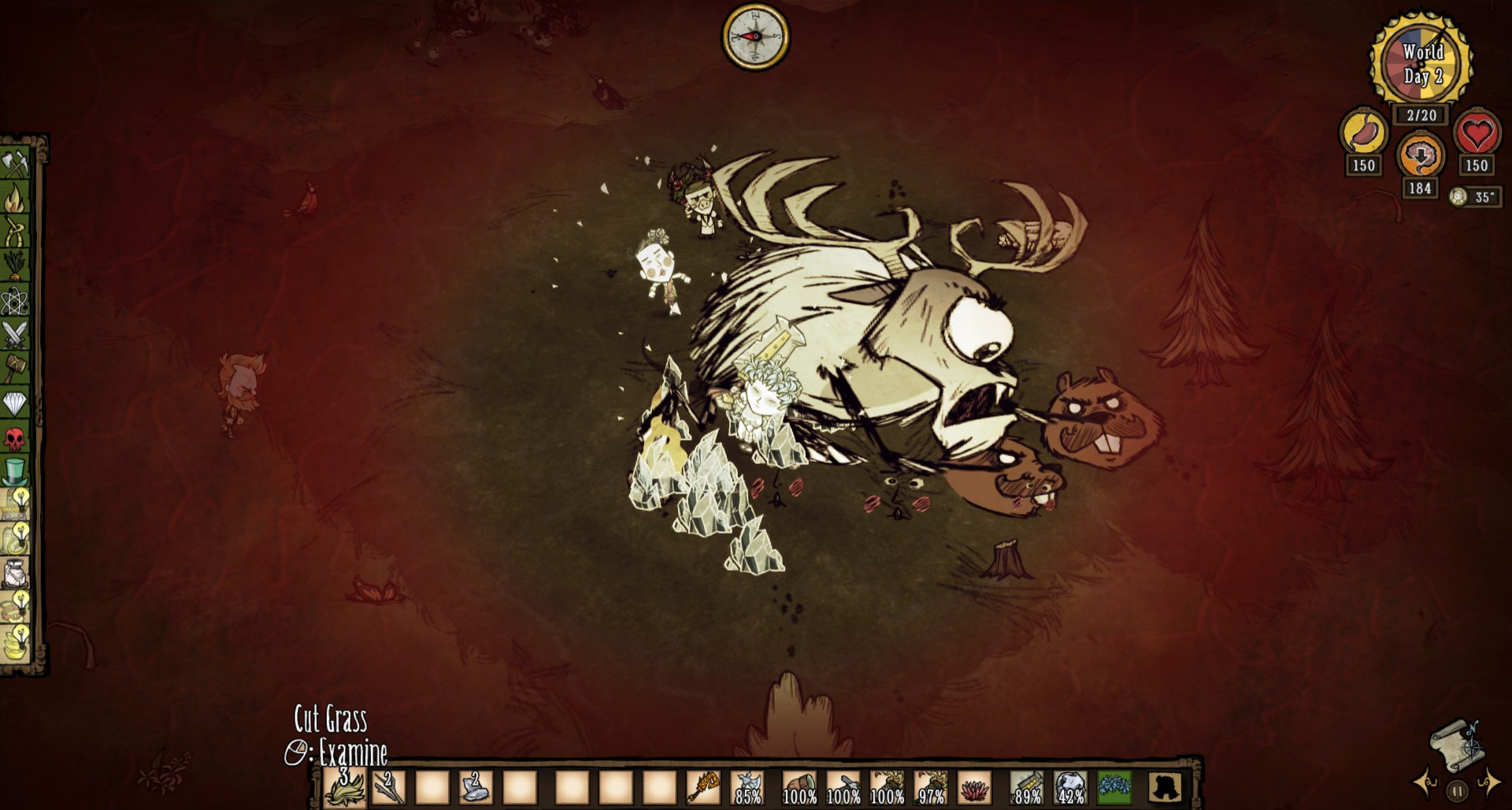The height and width of the screenshot is (810, 1512).
Task: Open the Light crafting tab with flame icon
Action: [x=16, y=198]
